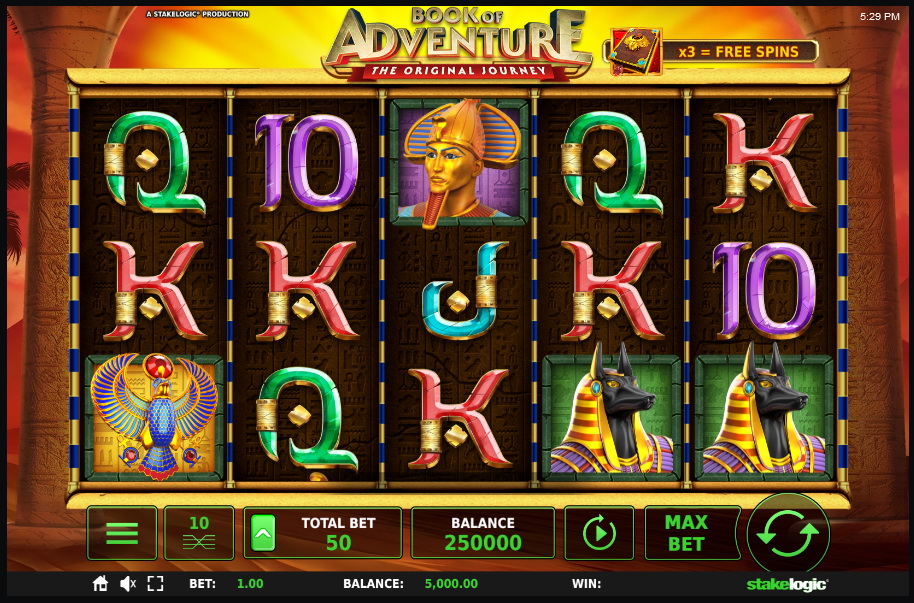Toggle the sound speaker icon
The width and height of the screenshot is (914, 603).
tap(128, 583)
